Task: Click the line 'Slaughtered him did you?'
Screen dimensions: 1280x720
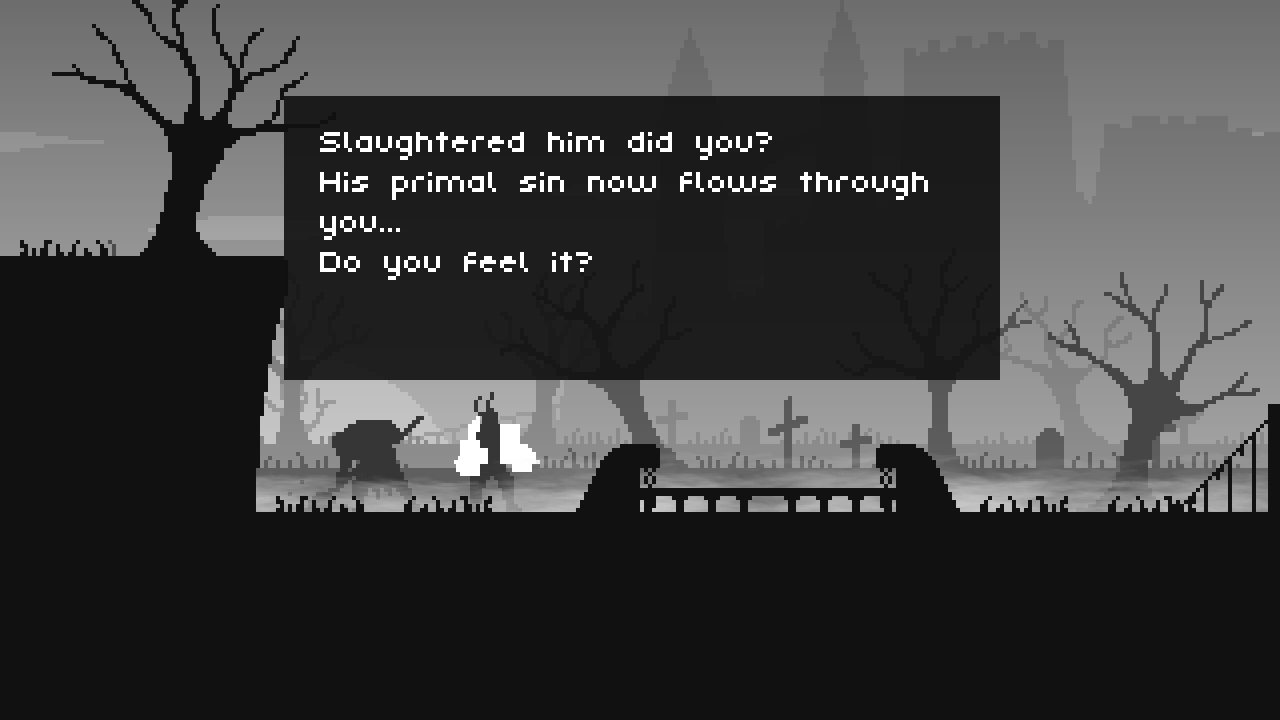Action: click(546, 142)
